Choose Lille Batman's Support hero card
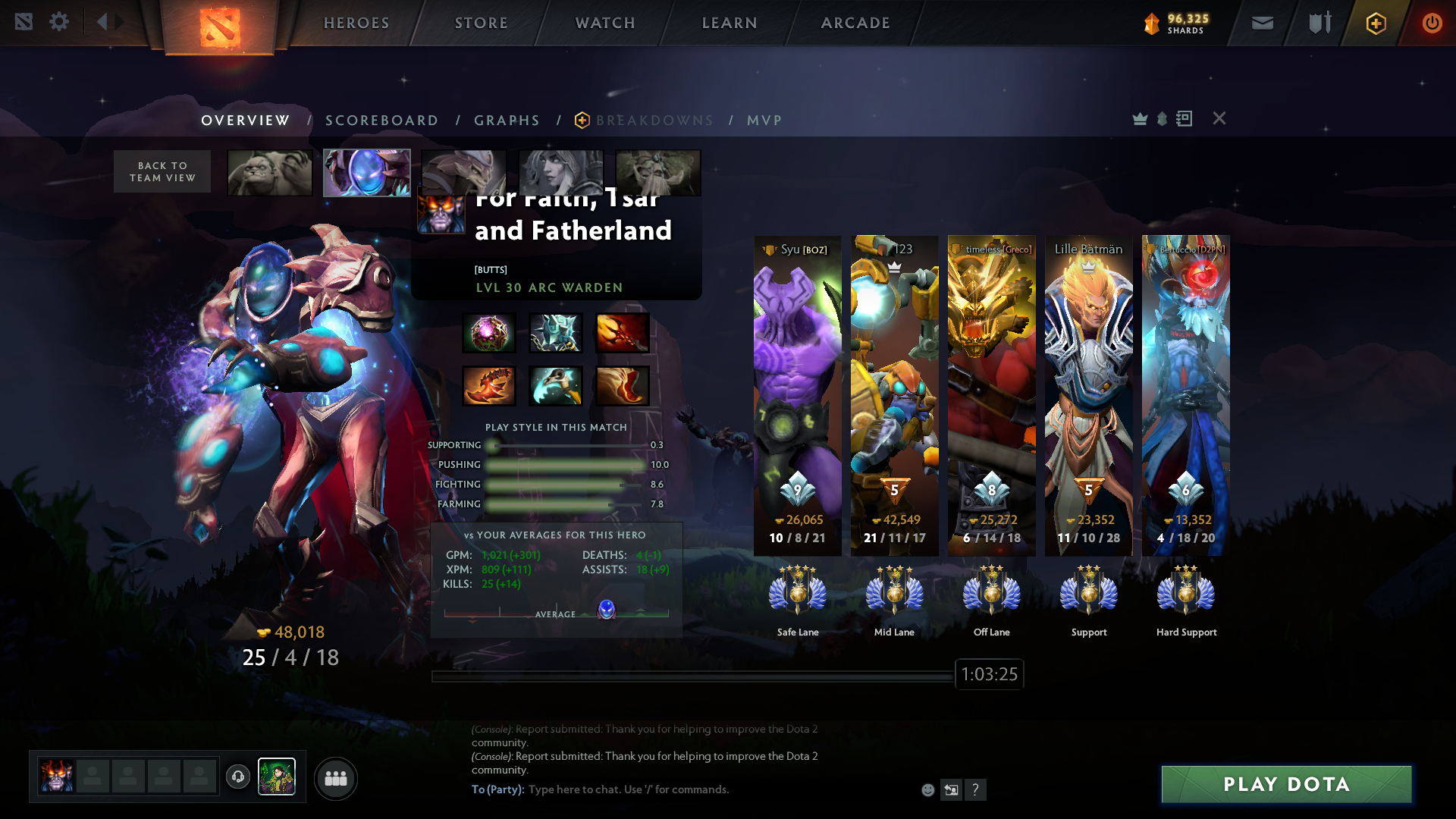This screenshot has height=819, width=1456. [1088, 394]
